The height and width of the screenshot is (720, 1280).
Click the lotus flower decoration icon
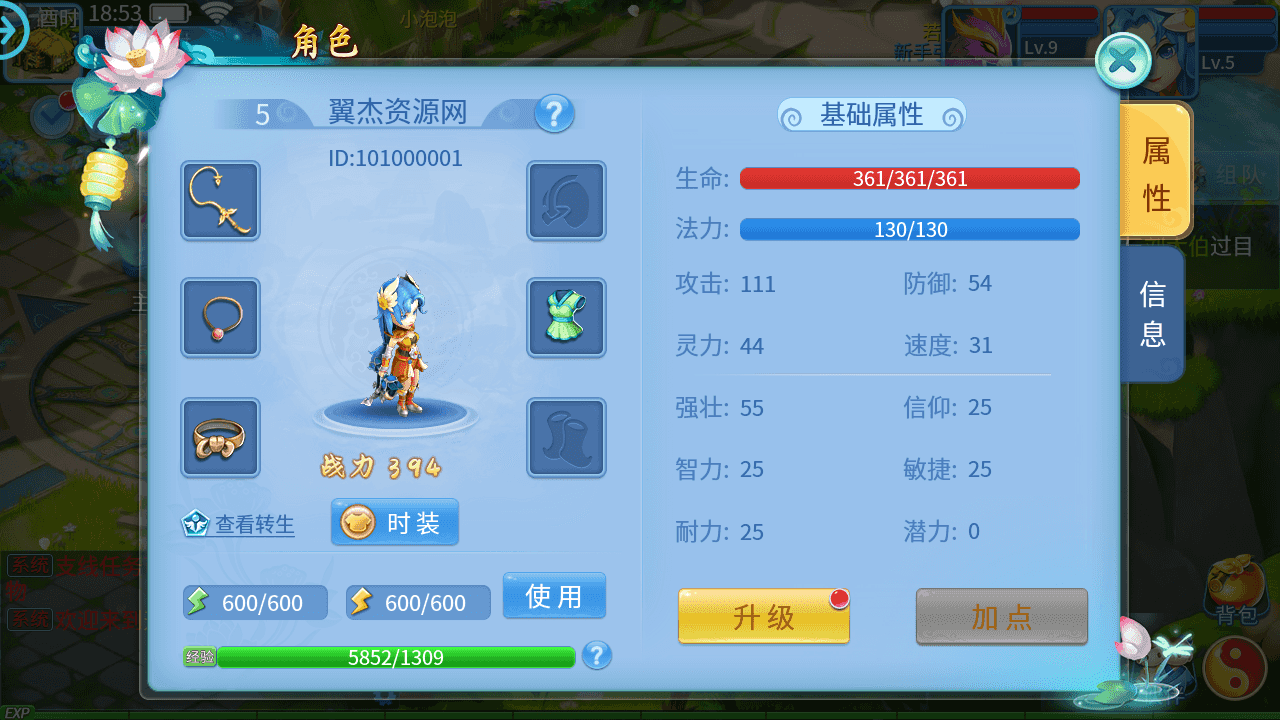click(x=135, y=55)
